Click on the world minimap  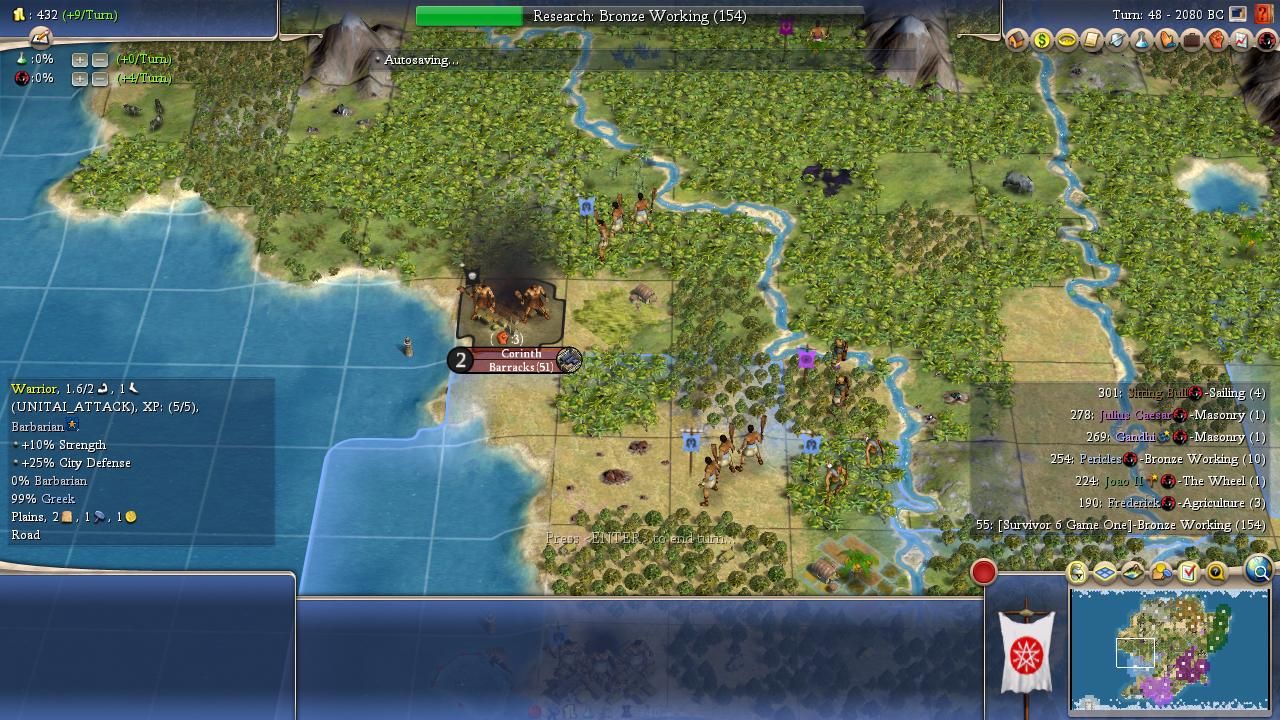point(1169,648)
